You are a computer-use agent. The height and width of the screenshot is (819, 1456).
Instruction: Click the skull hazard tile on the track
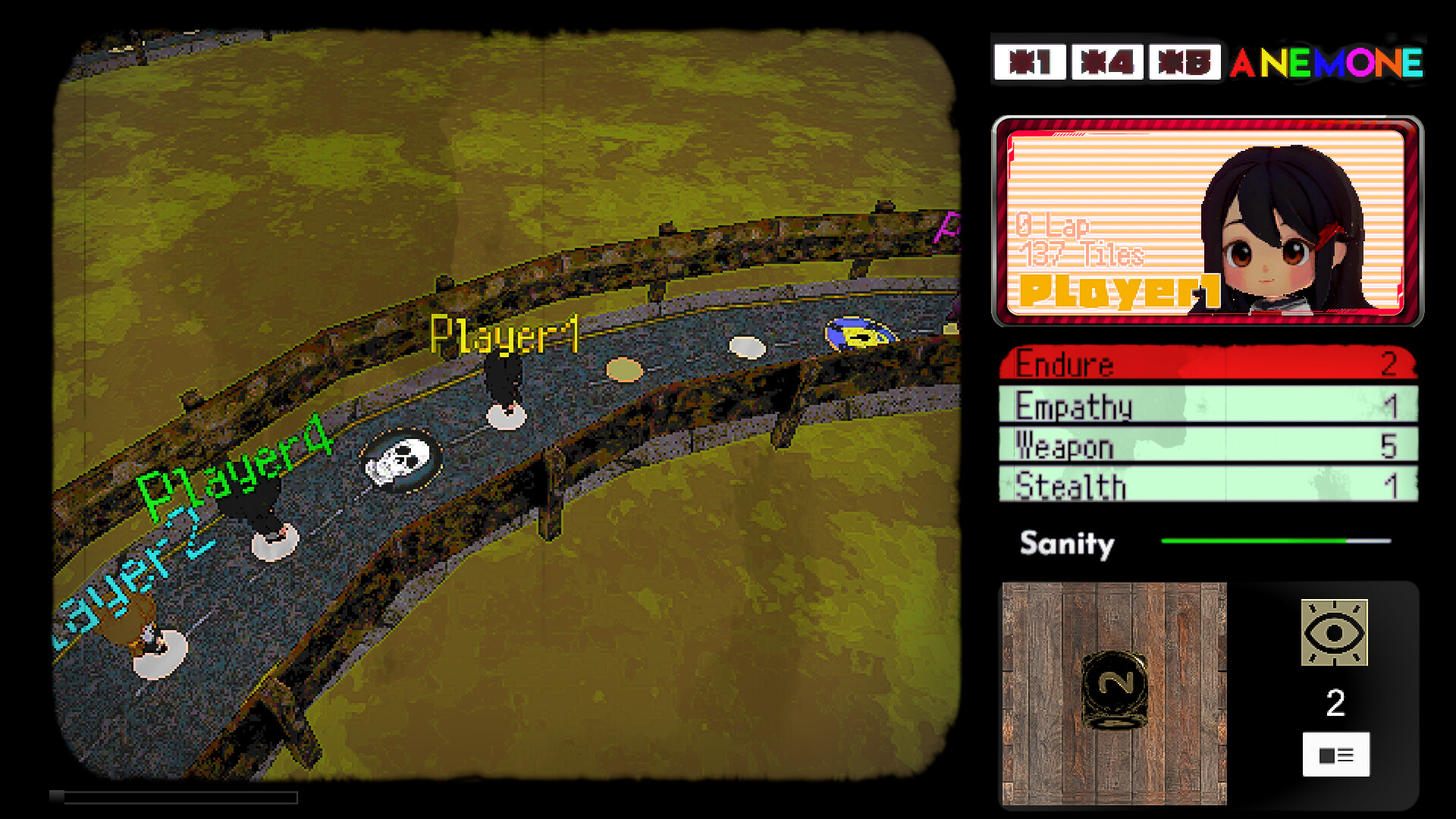pyautogui.click(x=397, y=460)
